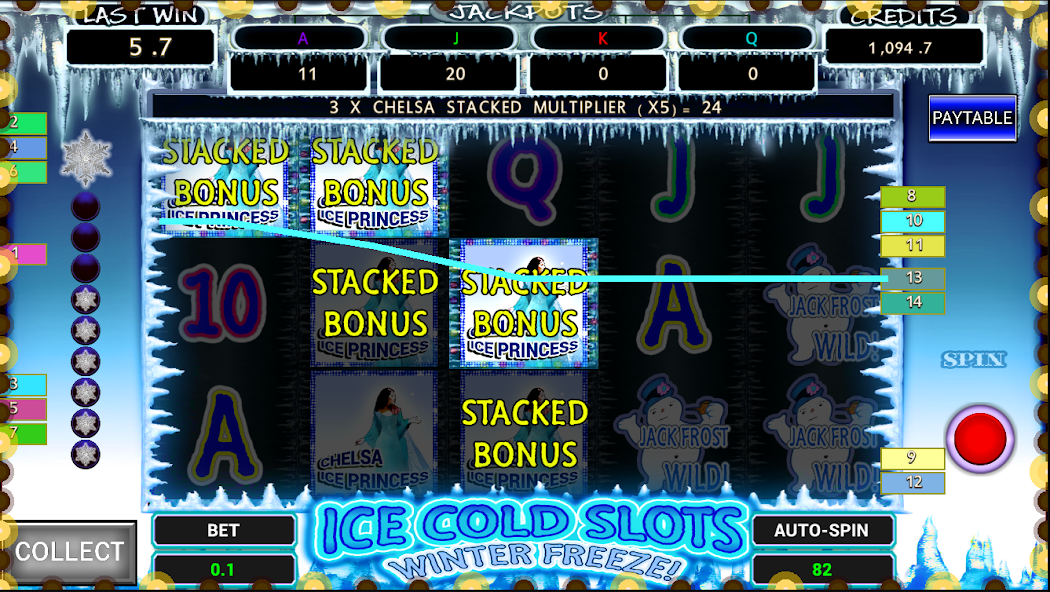Collect winnings with the COLLECT button
The height and width of the screenshot is (592, 1050).
point(69,552)
